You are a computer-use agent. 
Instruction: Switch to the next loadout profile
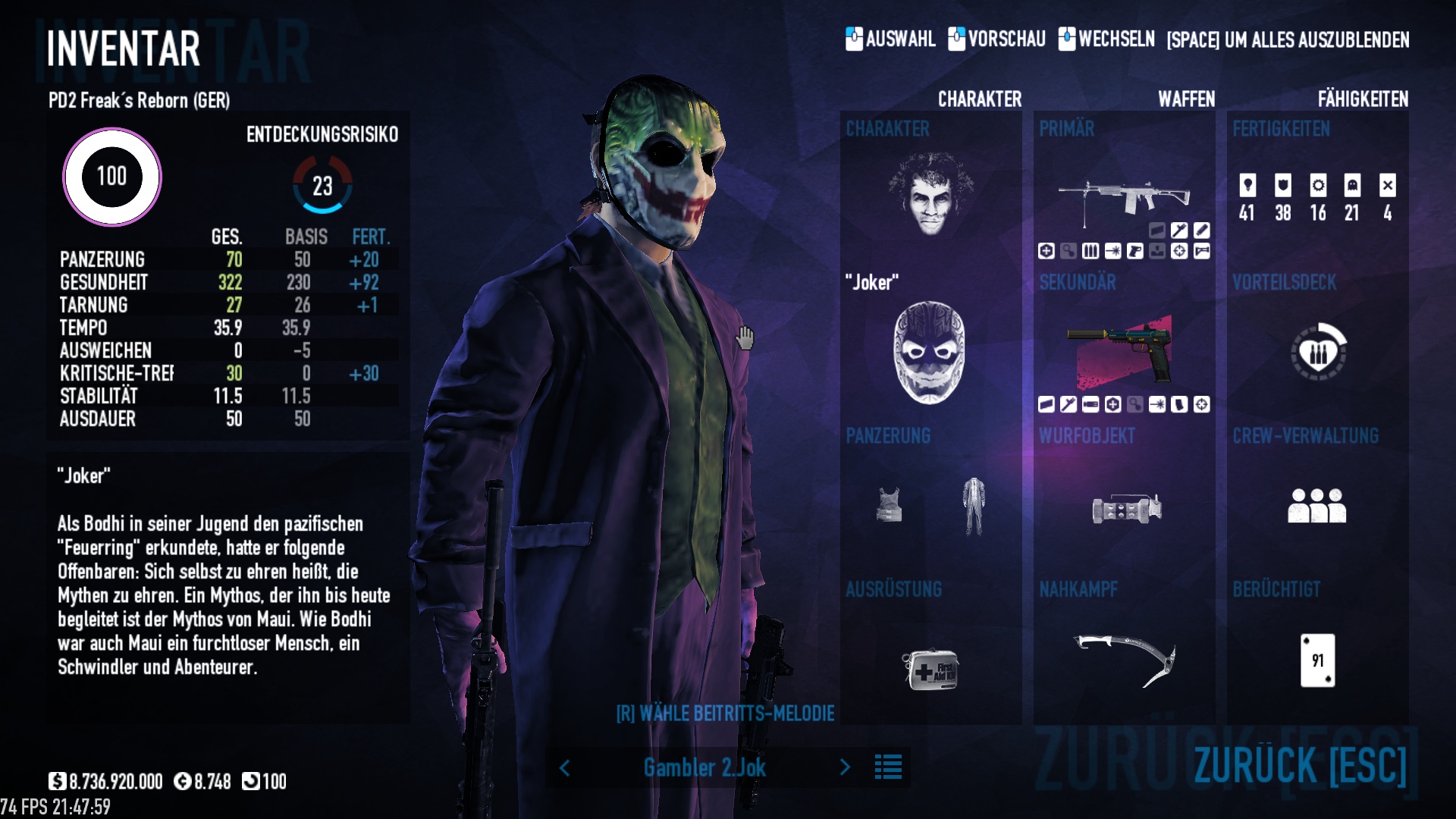pyautogui.click(x=845, y=767)
